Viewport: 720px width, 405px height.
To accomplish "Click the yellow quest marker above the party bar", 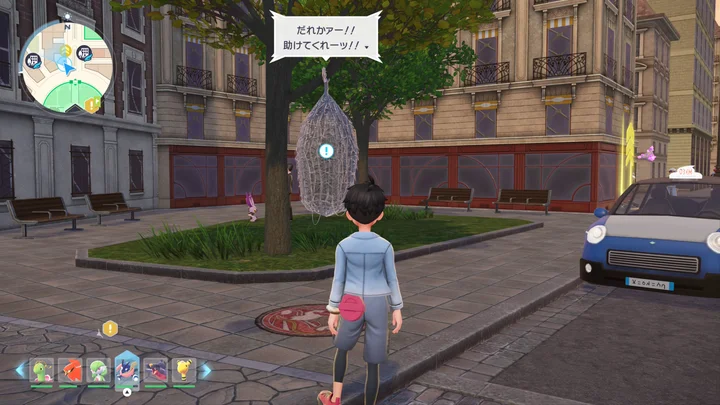I will pos(110,328).
